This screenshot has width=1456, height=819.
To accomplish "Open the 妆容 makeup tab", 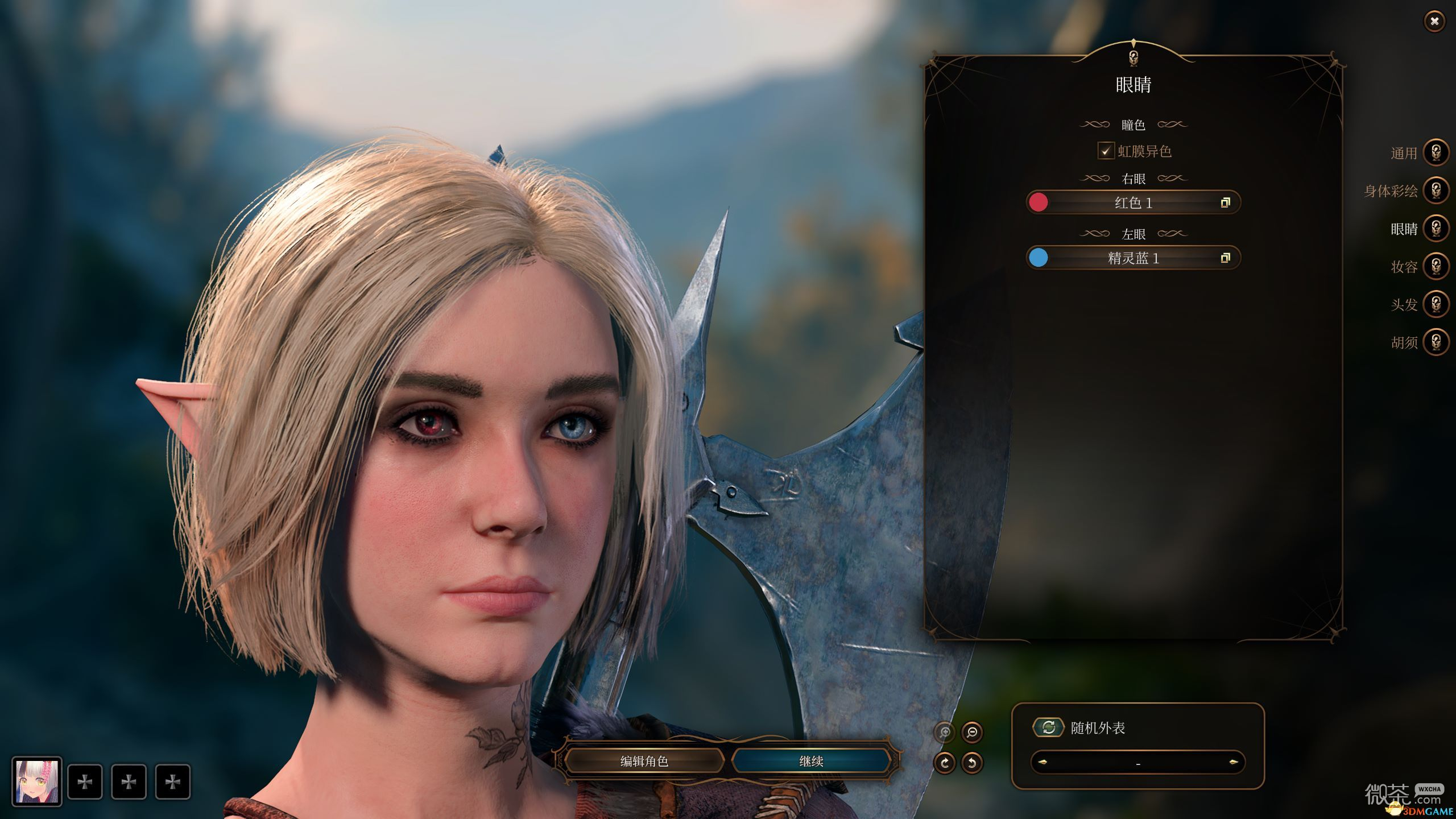I will [x=1436, y=266].
